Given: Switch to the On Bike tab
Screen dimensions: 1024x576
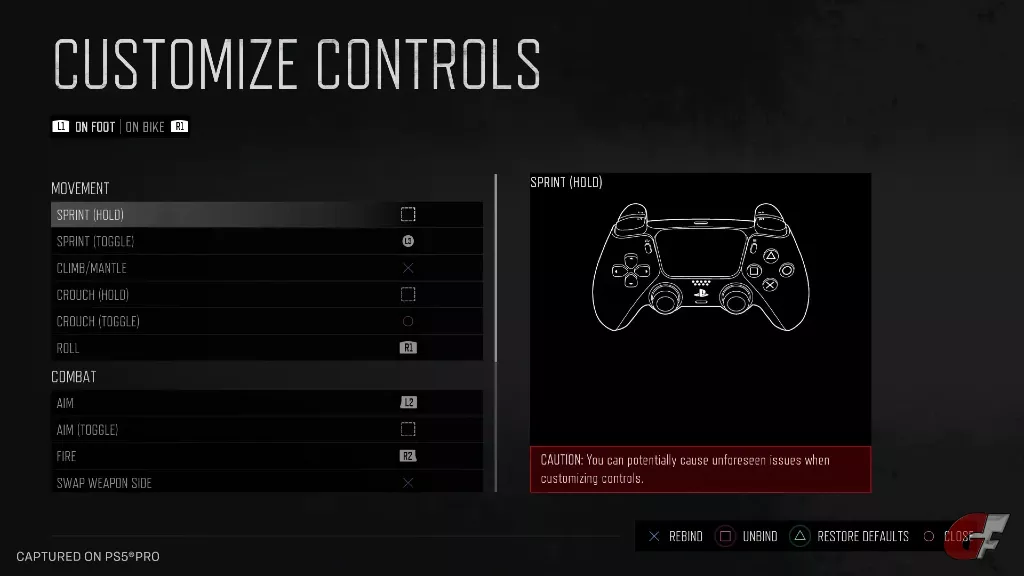Looking at the screenshot, I should [x=146, y=127].
